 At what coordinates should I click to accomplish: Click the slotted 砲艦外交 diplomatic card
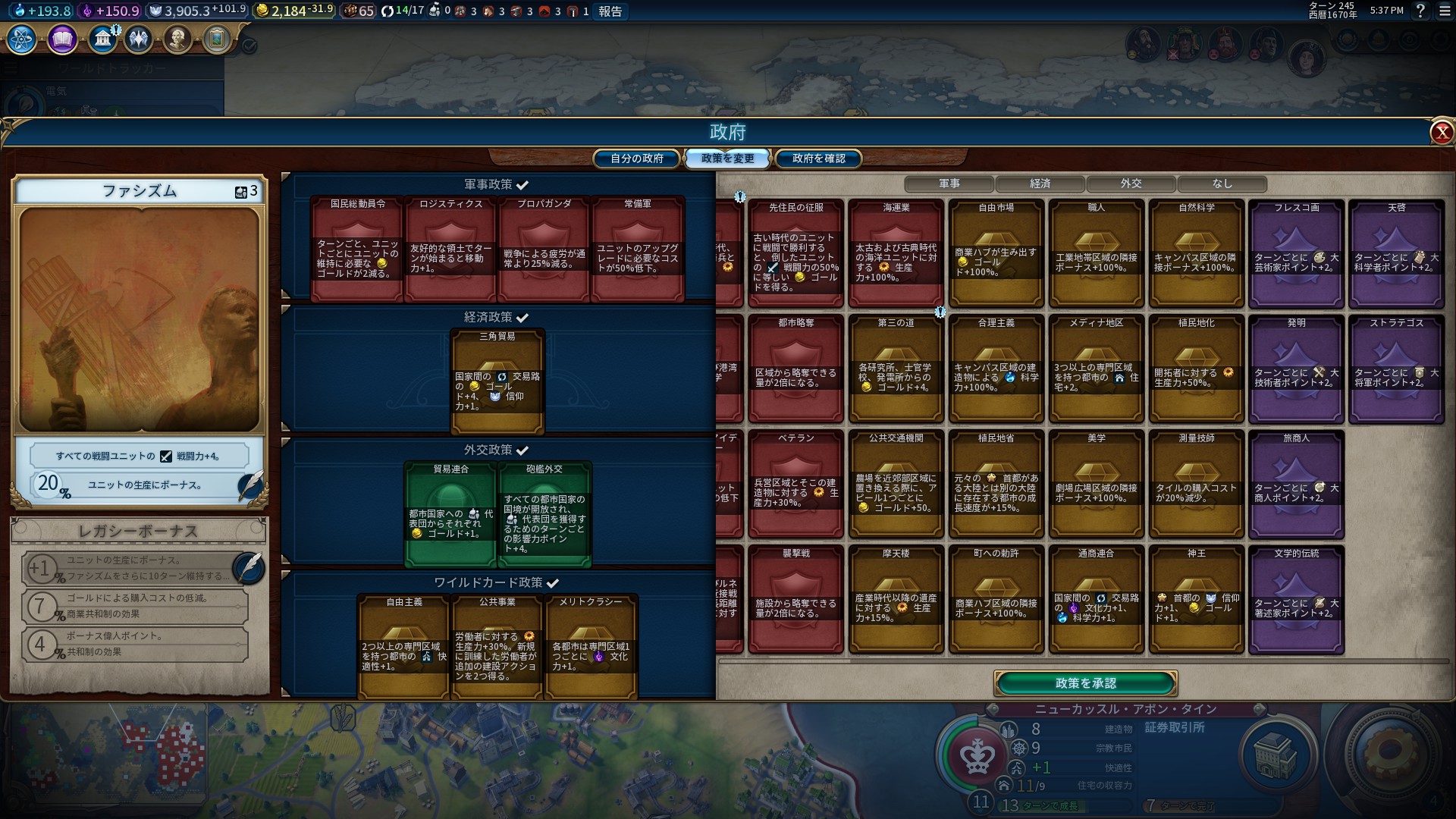point(544,514)
